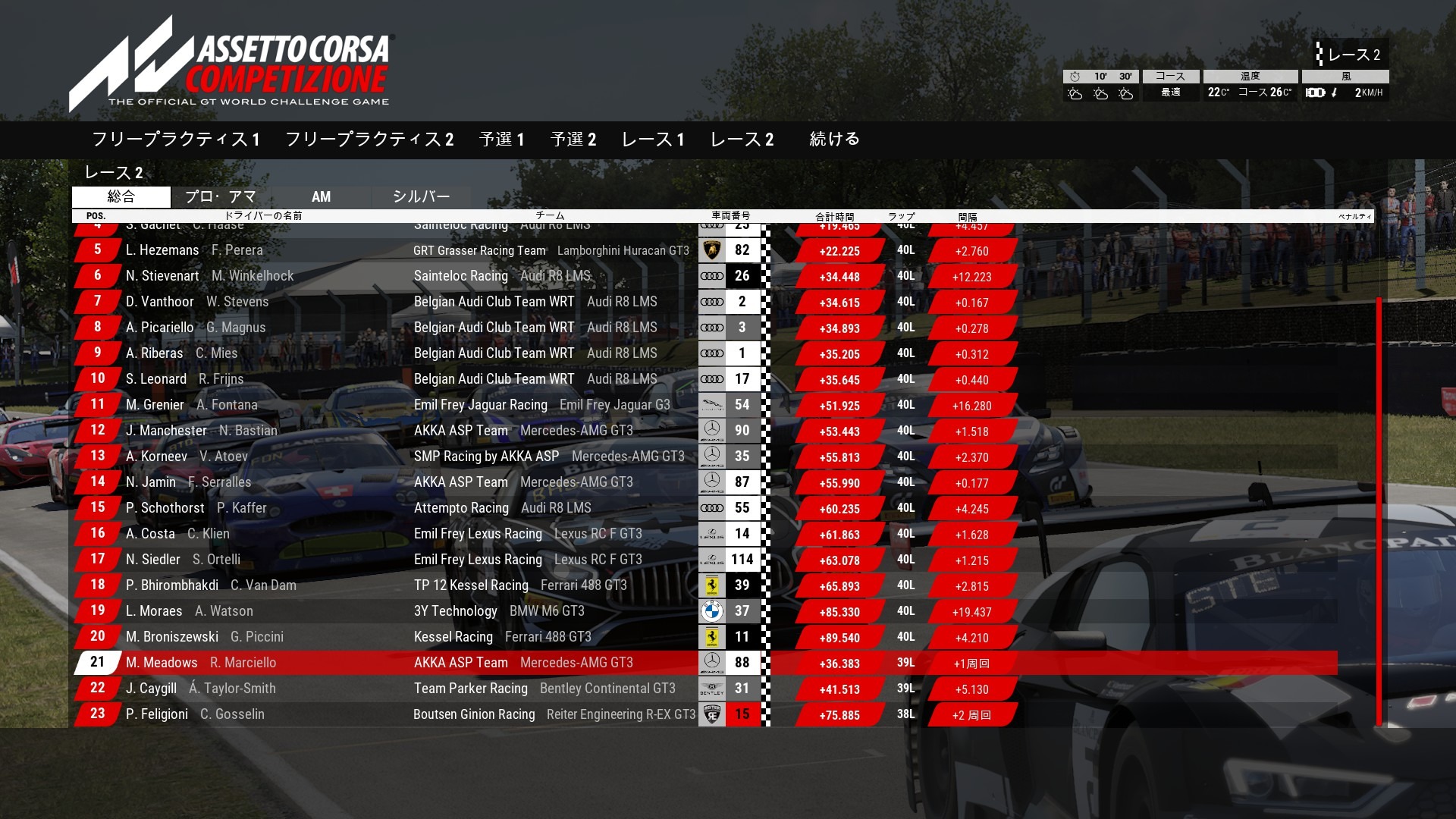The width and height of the screenshot is (1456, 819).
Task: Open the フリープラクティス1 session results
Action: [x=176, y=140]
